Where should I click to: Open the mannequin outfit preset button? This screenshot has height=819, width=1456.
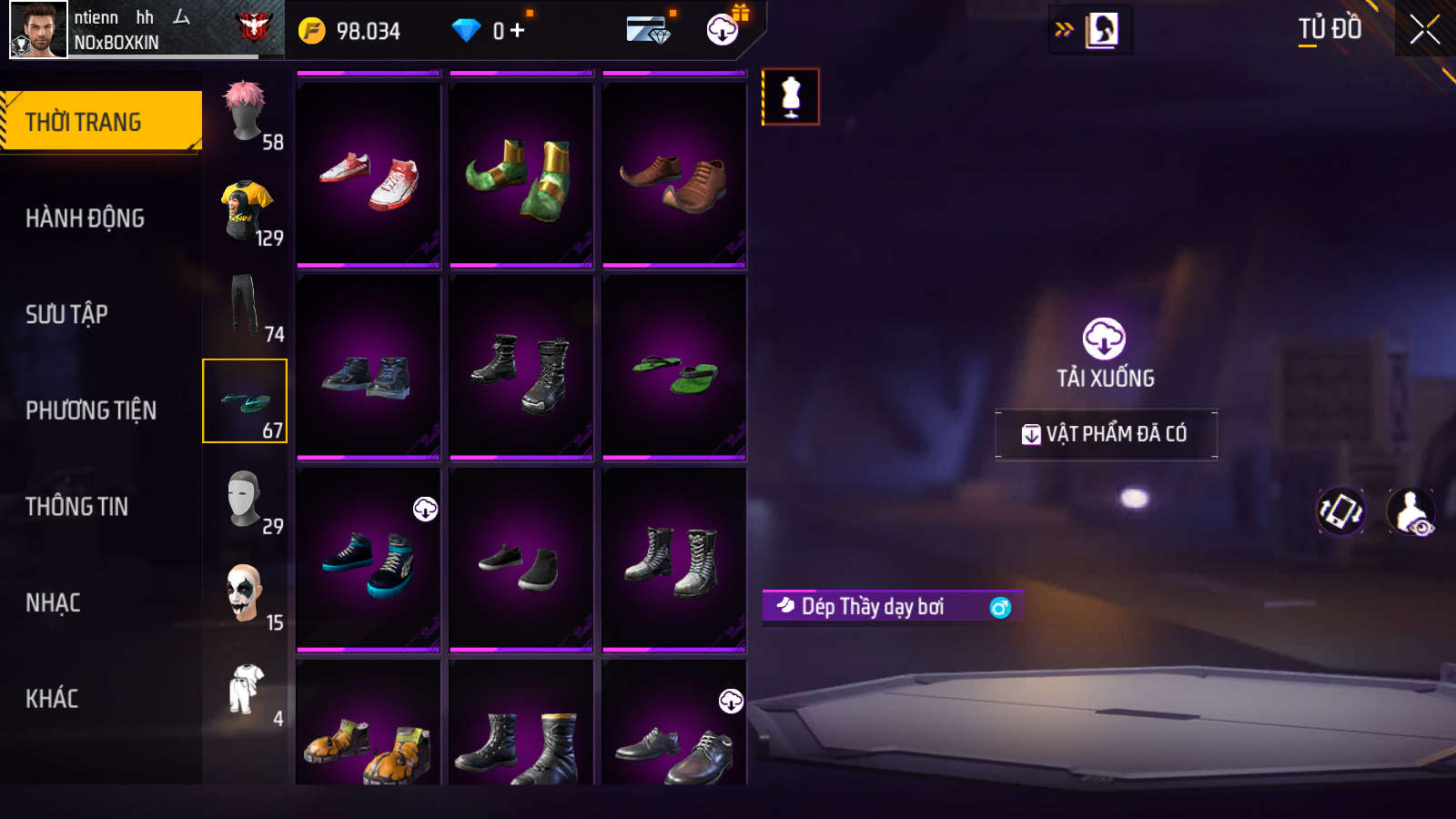(791, 96)
